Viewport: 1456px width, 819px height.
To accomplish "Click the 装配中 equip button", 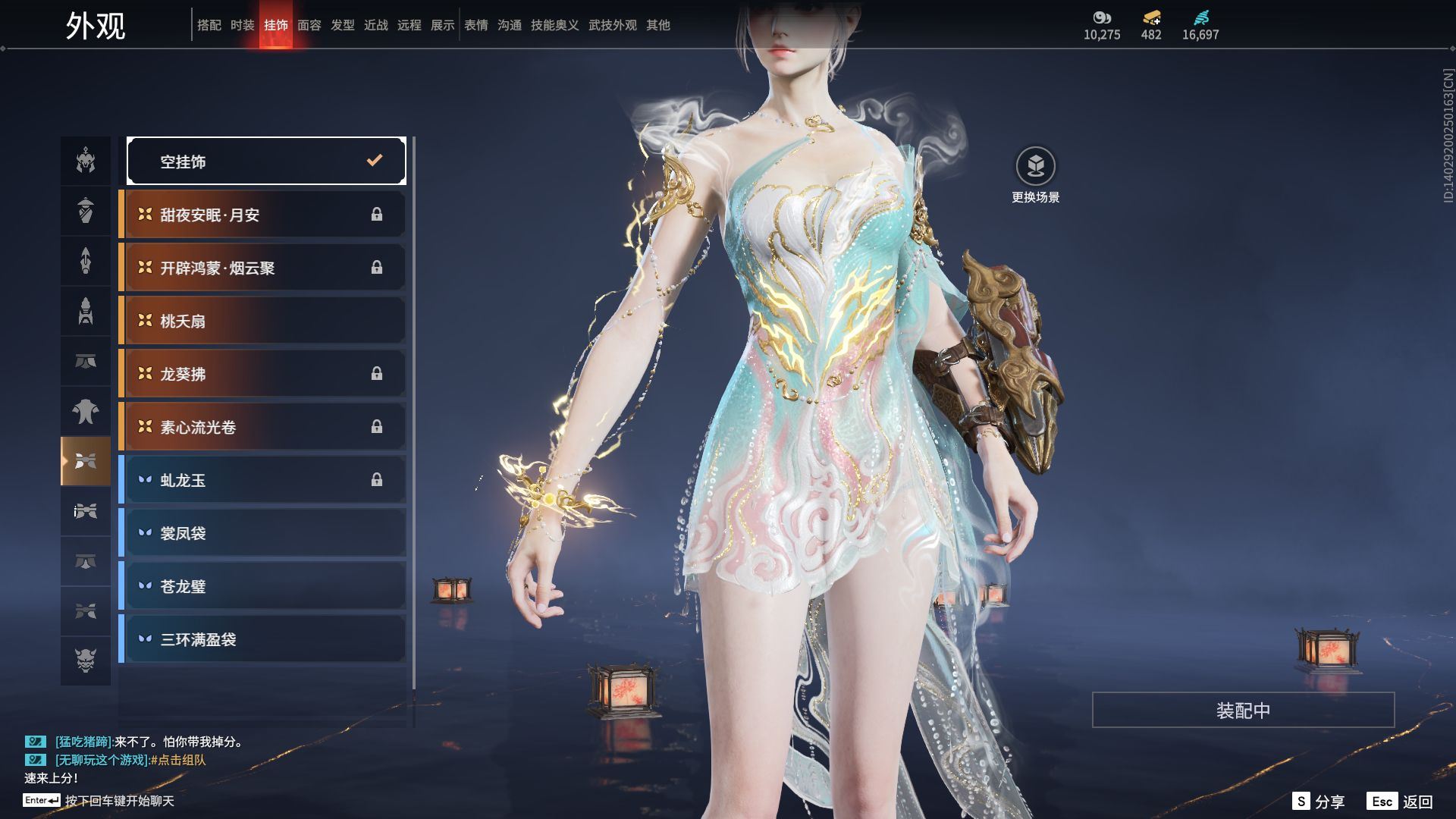I will (1243, 710).
